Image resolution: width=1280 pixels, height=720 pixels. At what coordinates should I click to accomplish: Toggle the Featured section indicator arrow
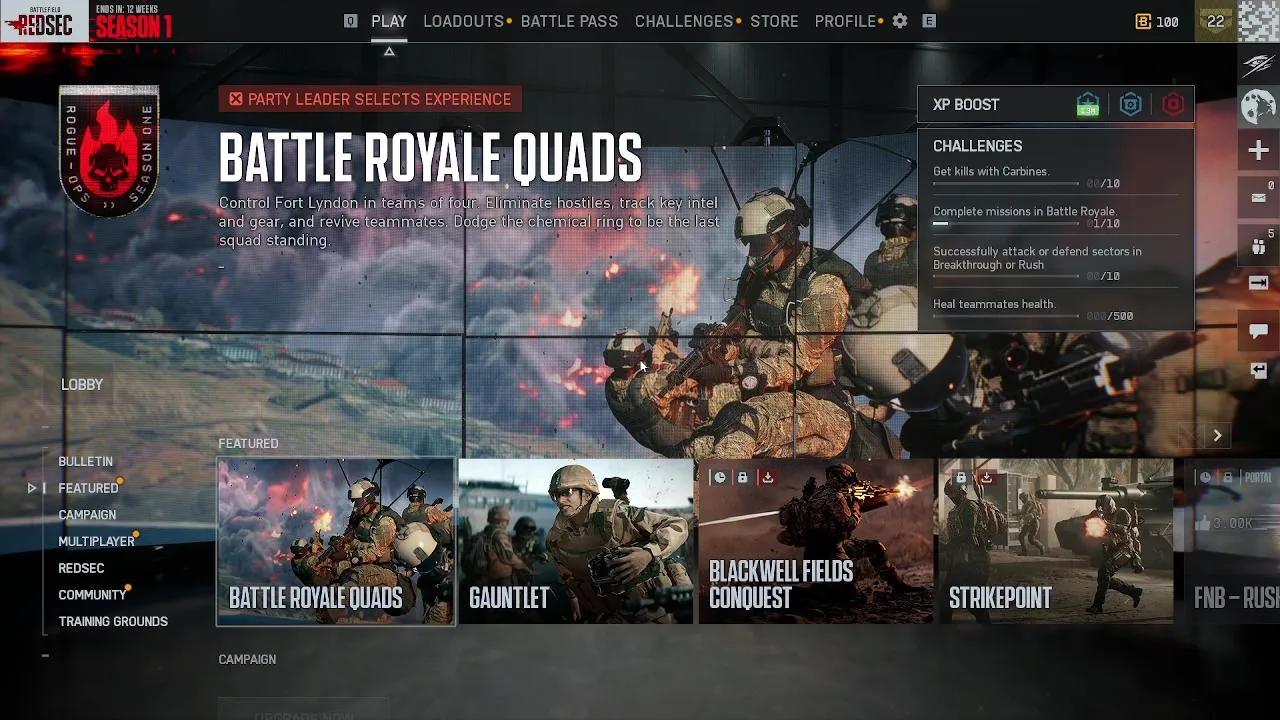(31, 488)
